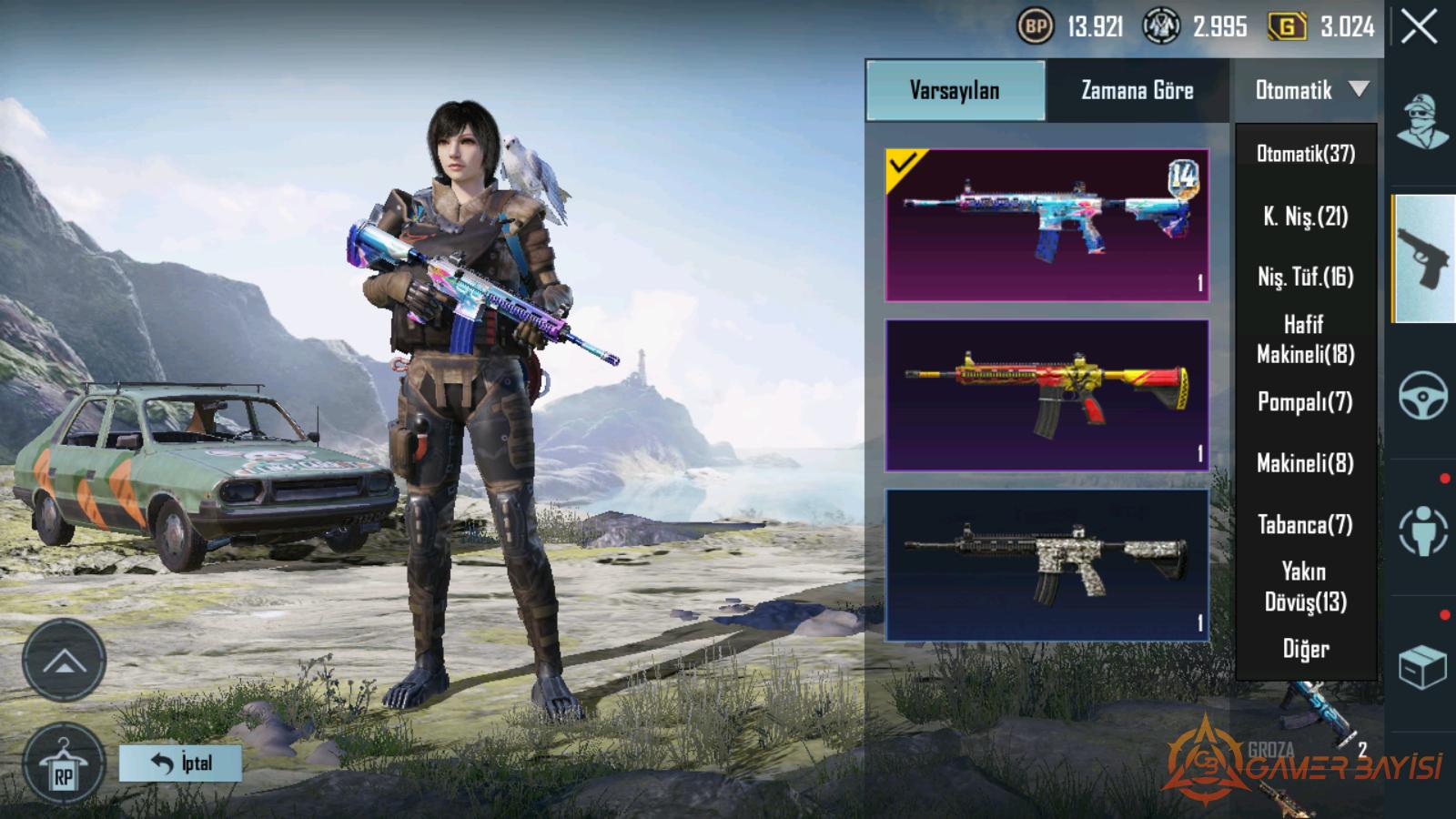Choose the Yakın Dövüş(13) filter entry

(x=1306, y=586)
